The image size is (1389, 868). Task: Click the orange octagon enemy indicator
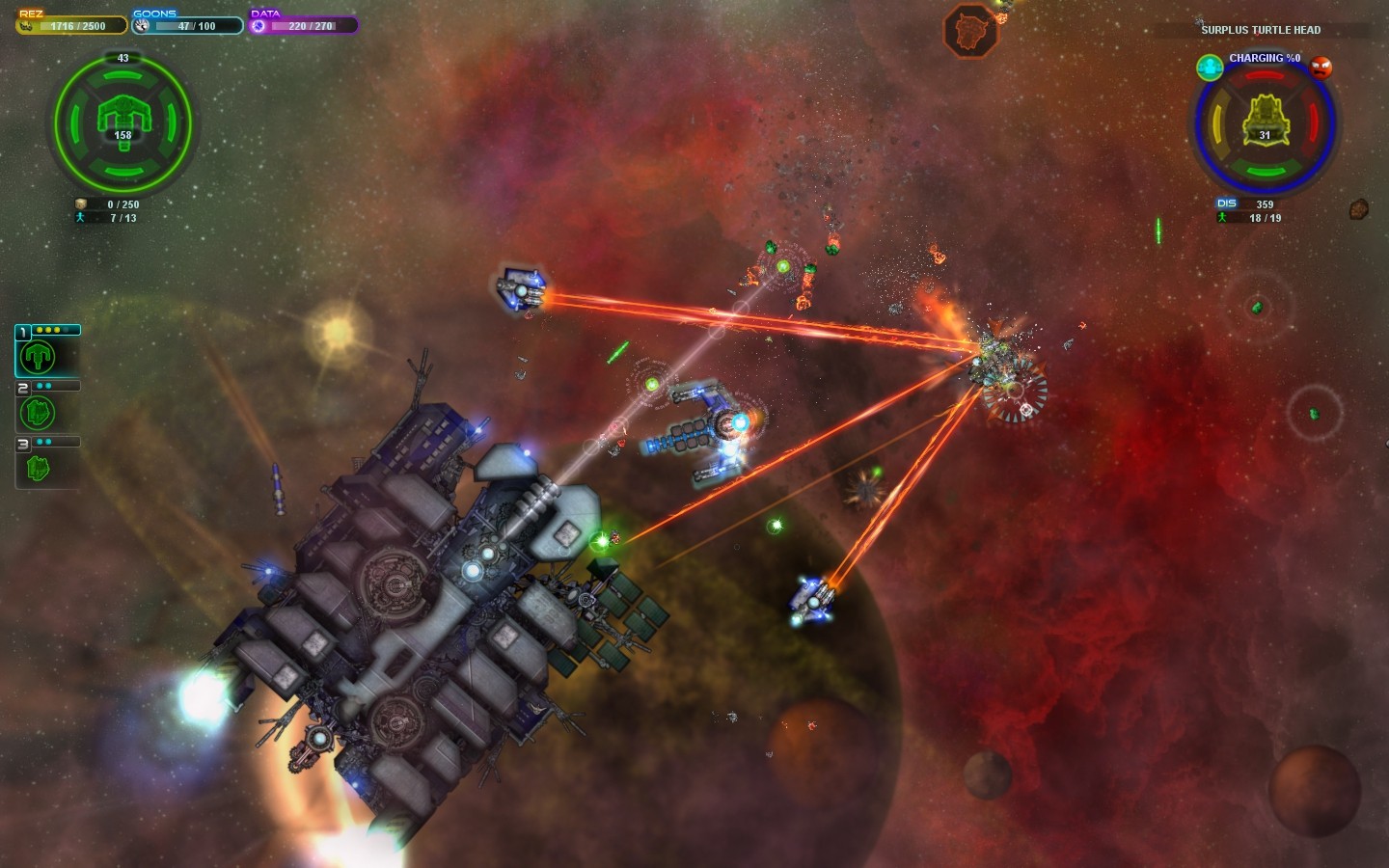(x=969, y=30)
